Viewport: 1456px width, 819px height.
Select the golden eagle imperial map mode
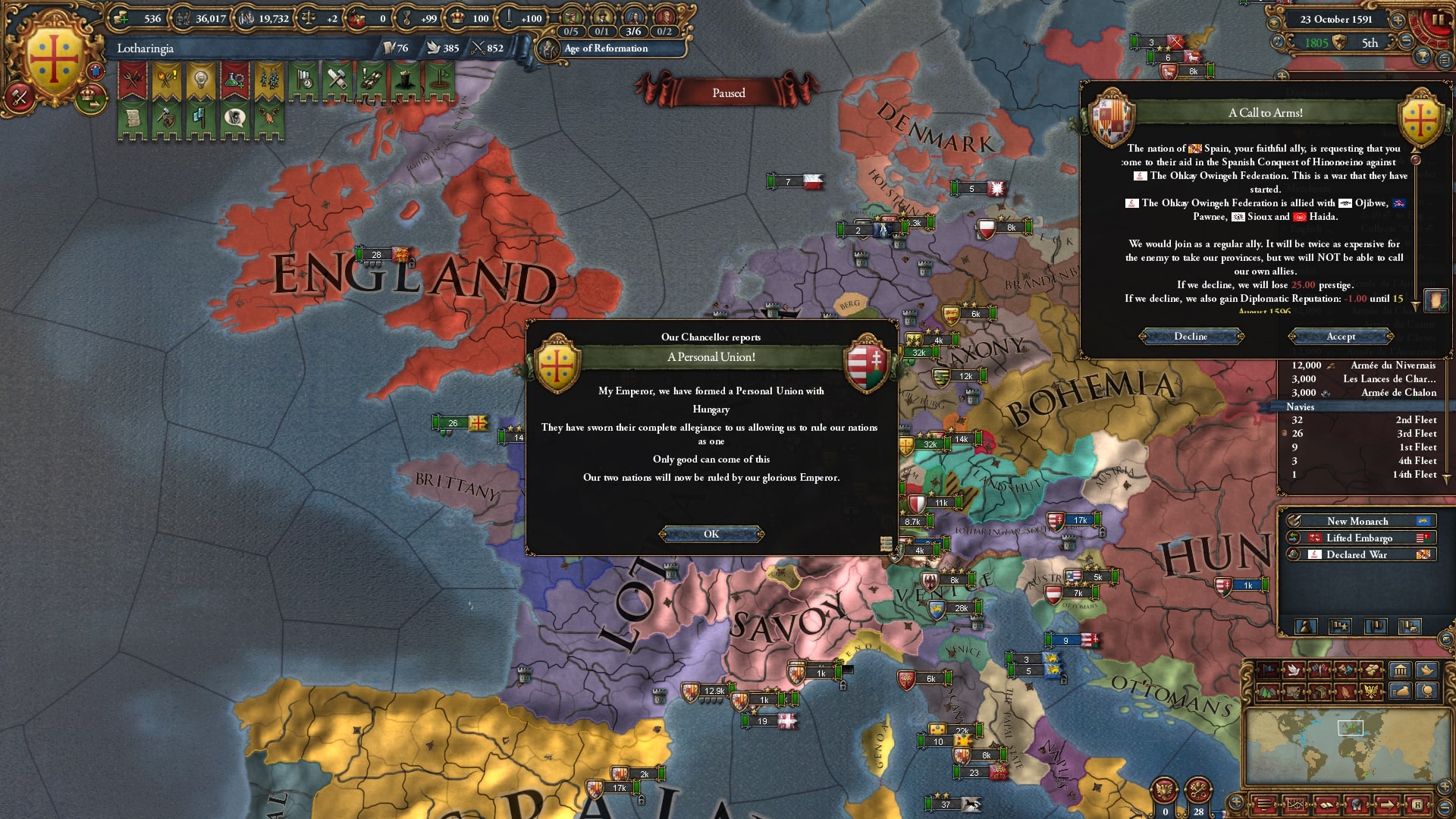click(1372, 691)
